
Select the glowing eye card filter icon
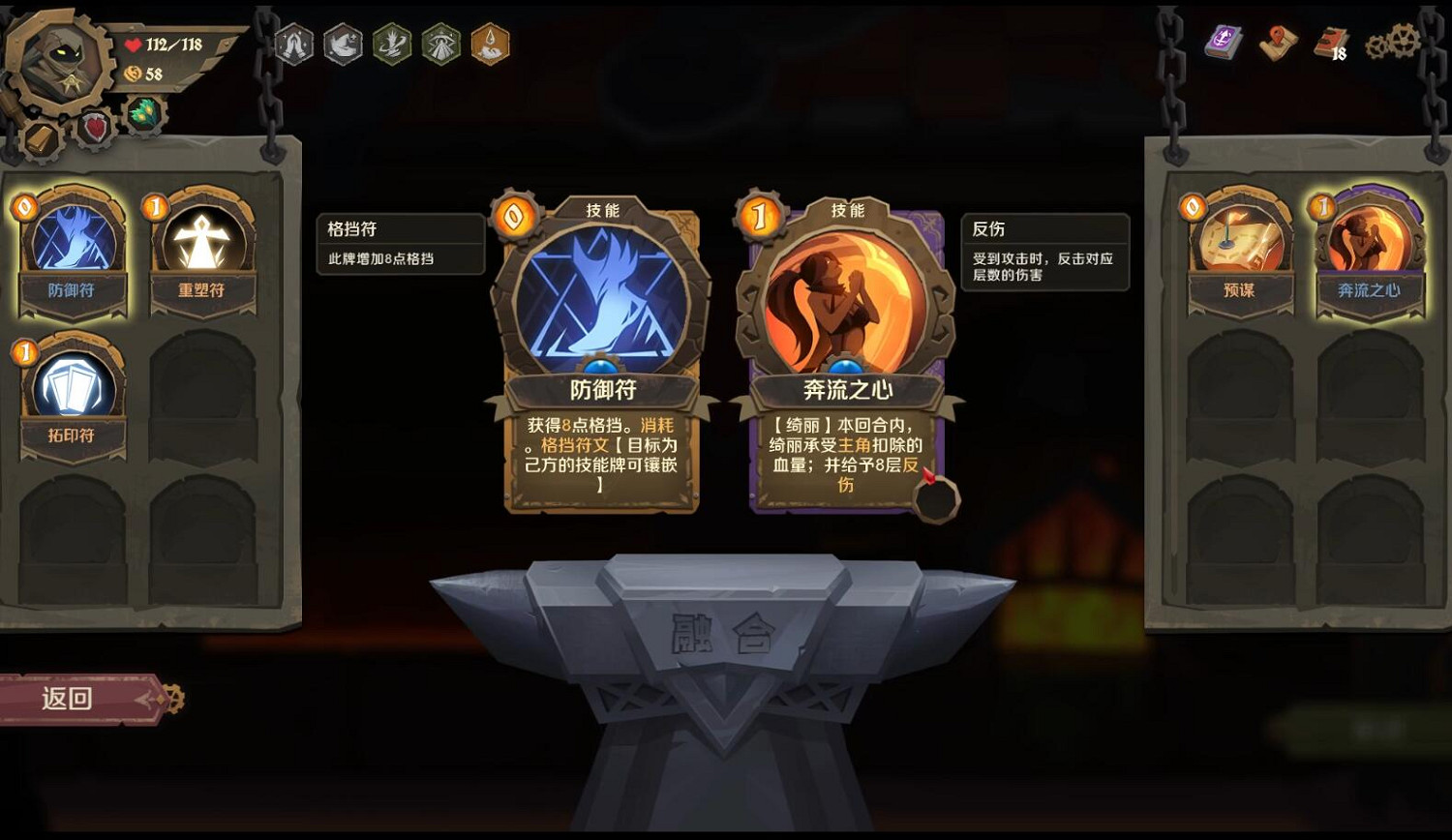(x=441, y=43)
